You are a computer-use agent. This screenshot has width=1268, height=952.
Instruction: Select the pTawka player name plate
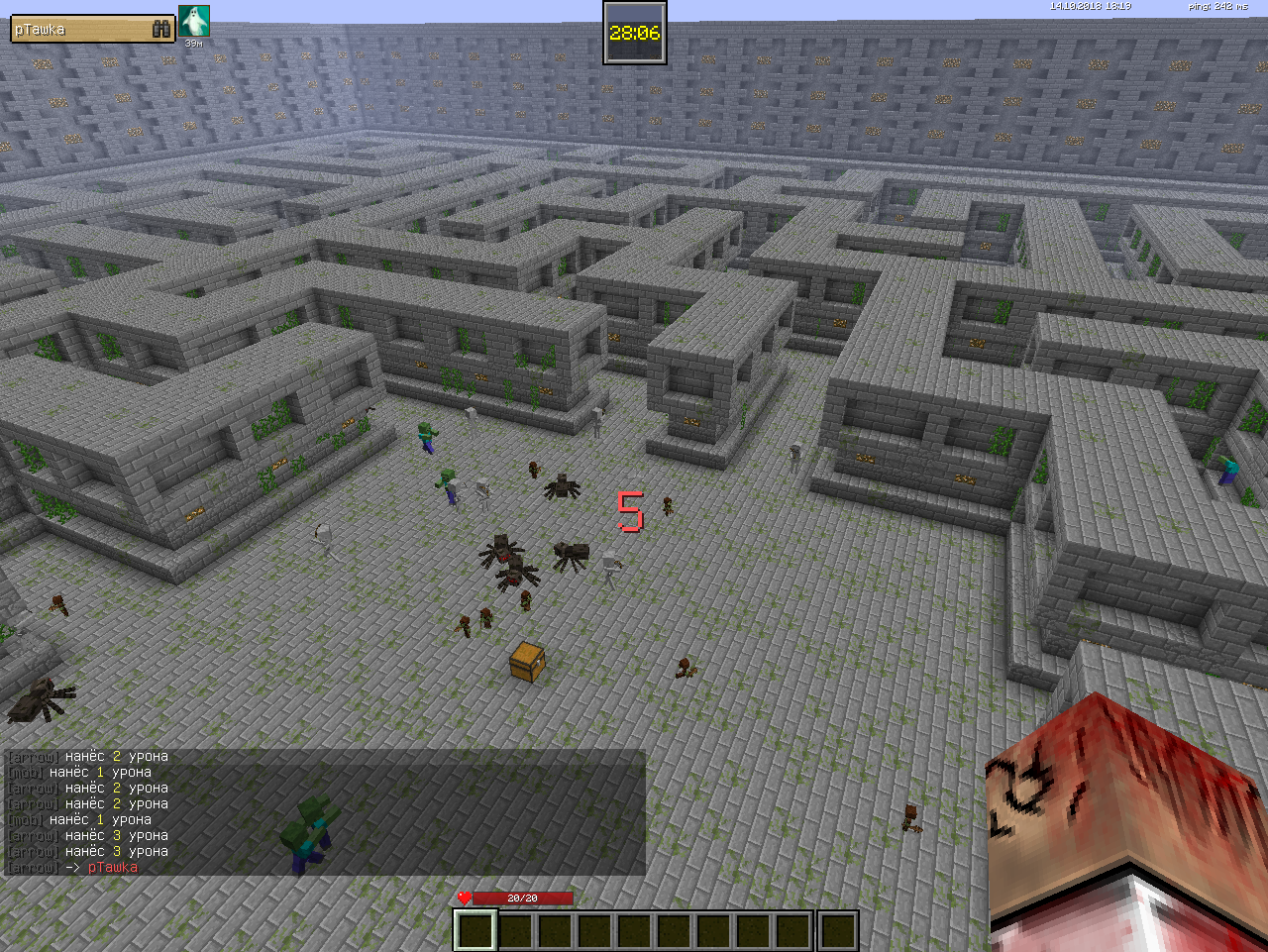pos(81,30)
